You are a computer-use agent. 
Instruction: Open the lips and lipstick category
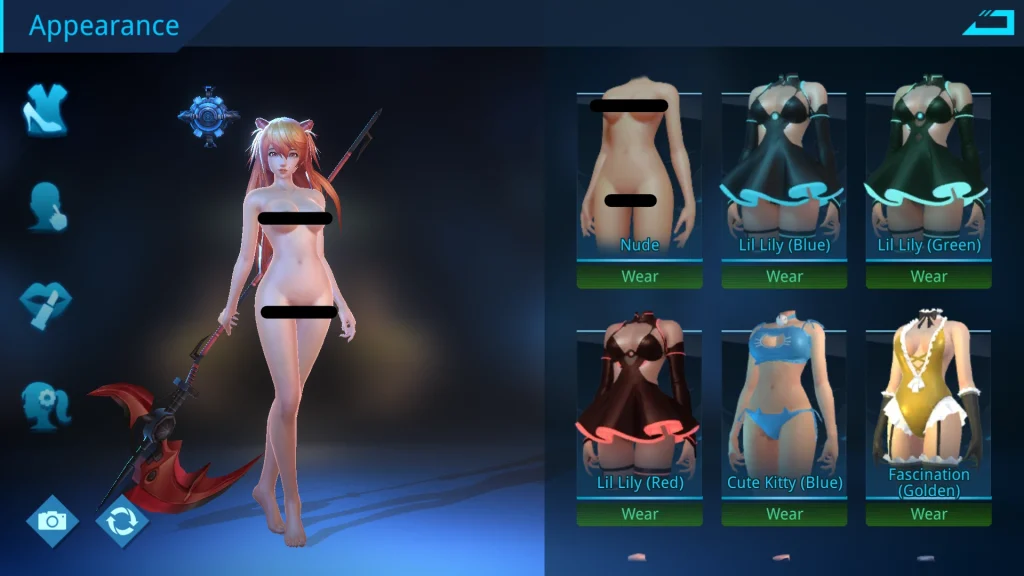point(45,303)
